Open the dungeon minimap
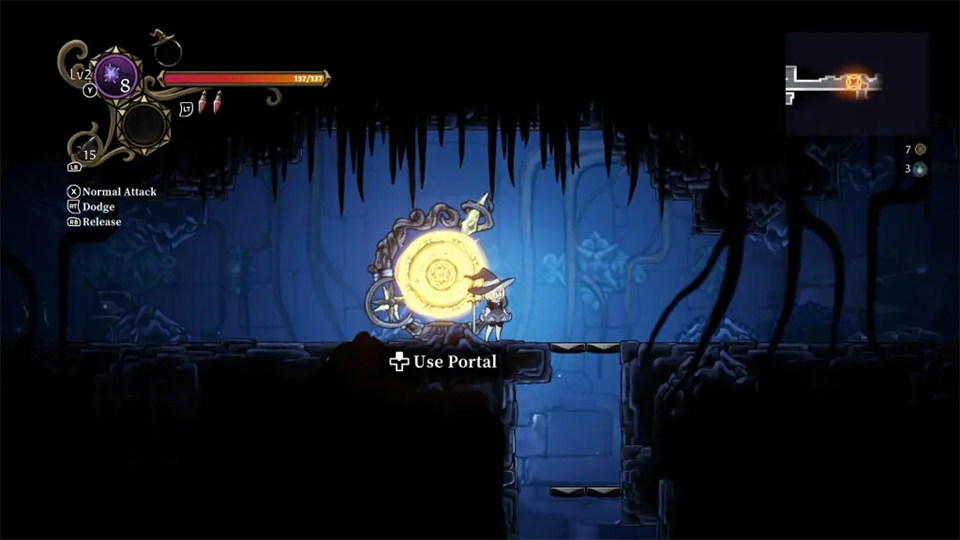The width and height of the screenshot is (960, 540). point(856,84)
